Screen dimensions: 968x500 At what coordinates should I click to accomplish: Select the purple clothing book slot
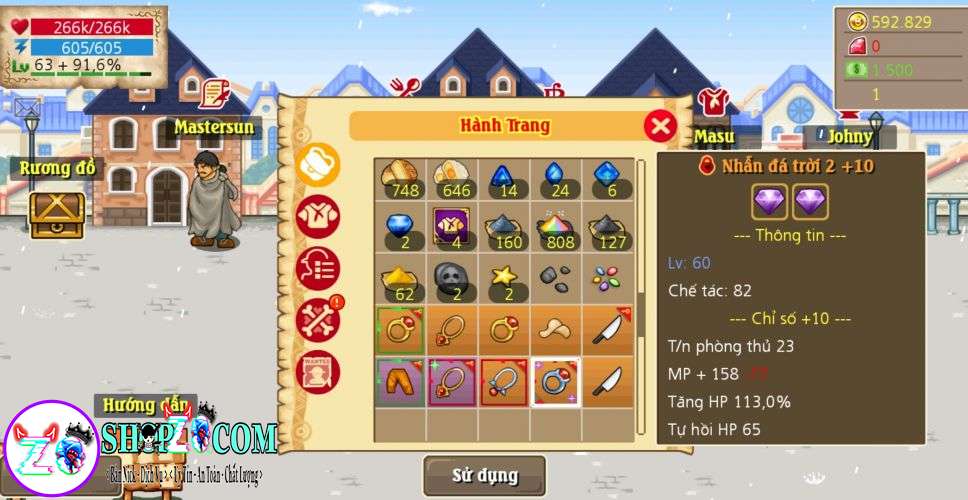pyautogui.click(x=451, y=230)
